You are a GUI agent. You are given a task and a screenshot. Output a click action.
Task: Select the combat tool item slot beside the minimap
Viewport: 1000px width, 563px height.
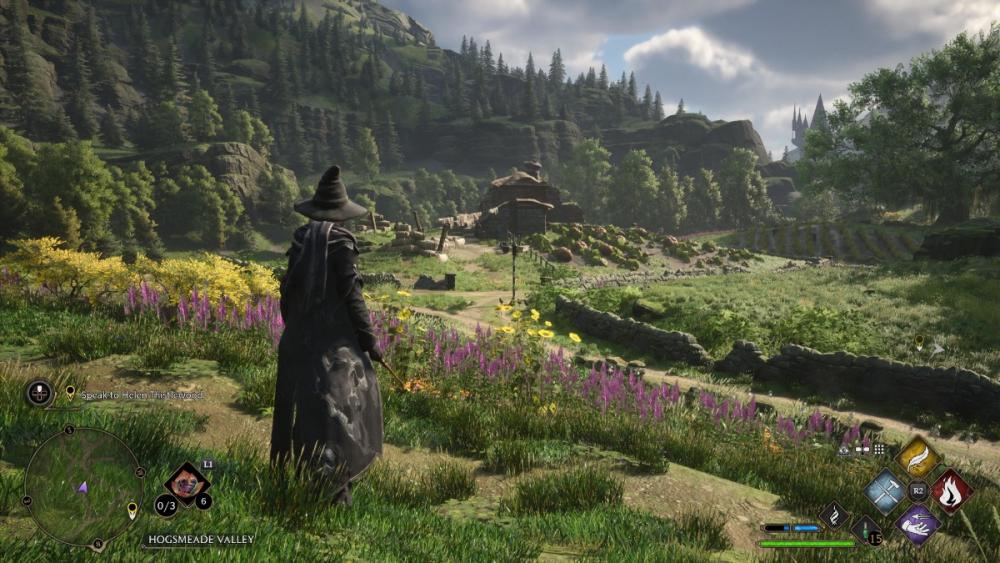pyautogui.click(x=186, y=484)
